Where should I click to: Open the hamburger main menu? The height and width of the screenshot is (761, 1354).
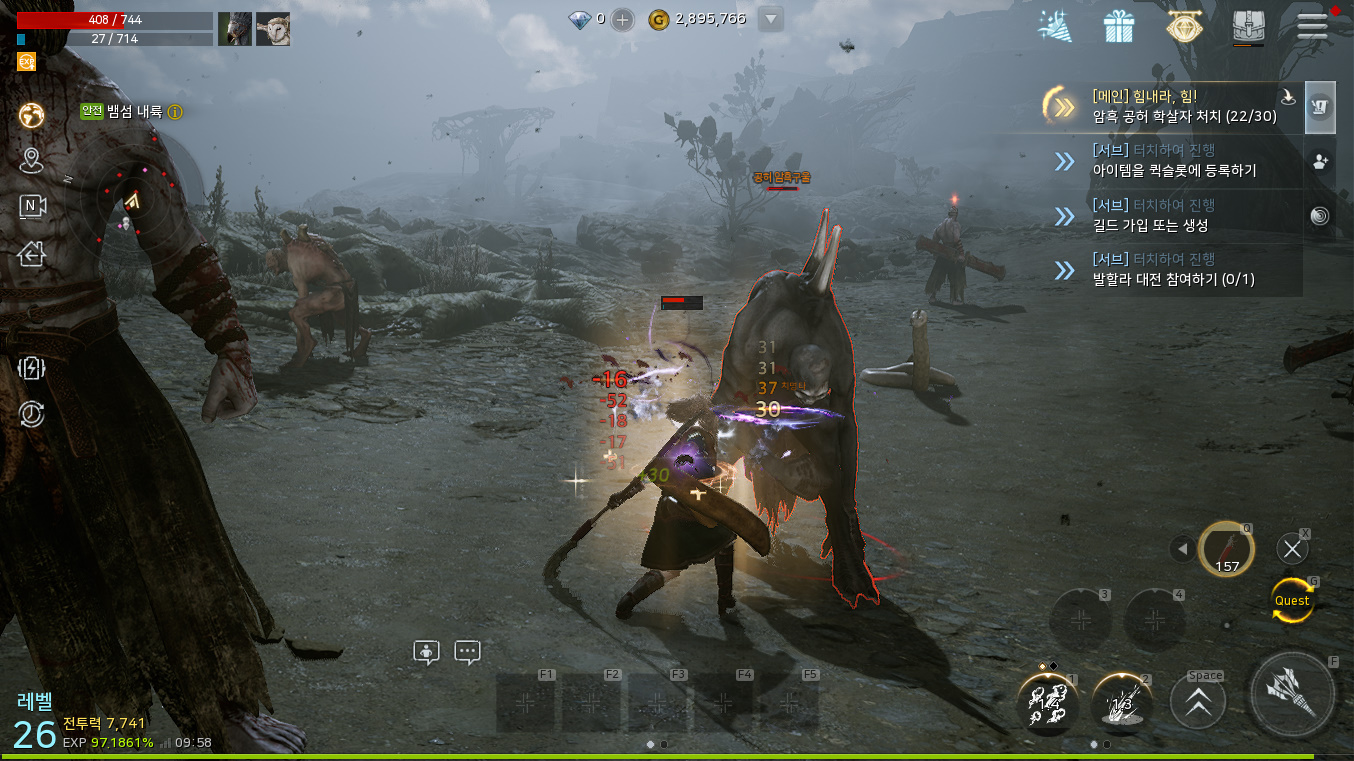point(1312,26)
